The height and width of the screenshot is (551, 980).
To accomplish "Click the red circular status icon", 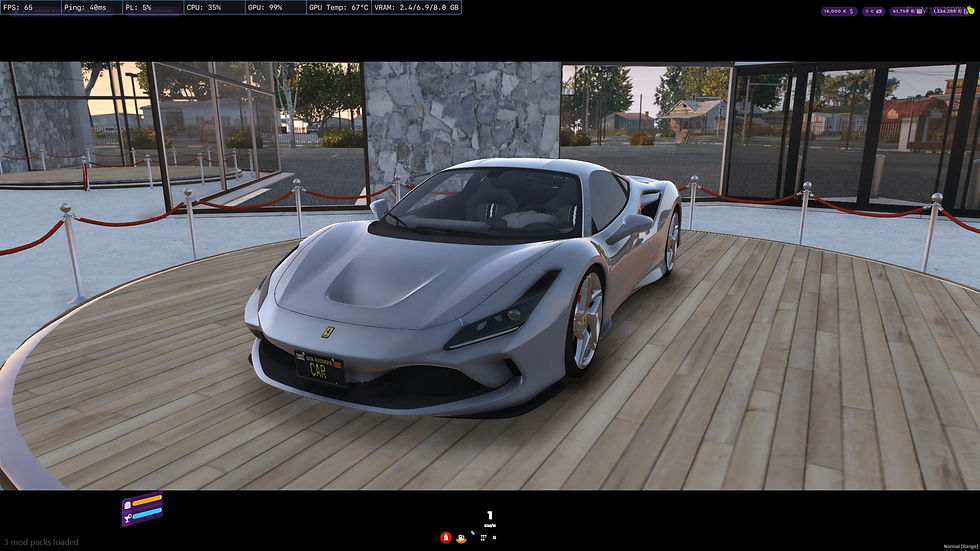I will [x=445, y=537].
